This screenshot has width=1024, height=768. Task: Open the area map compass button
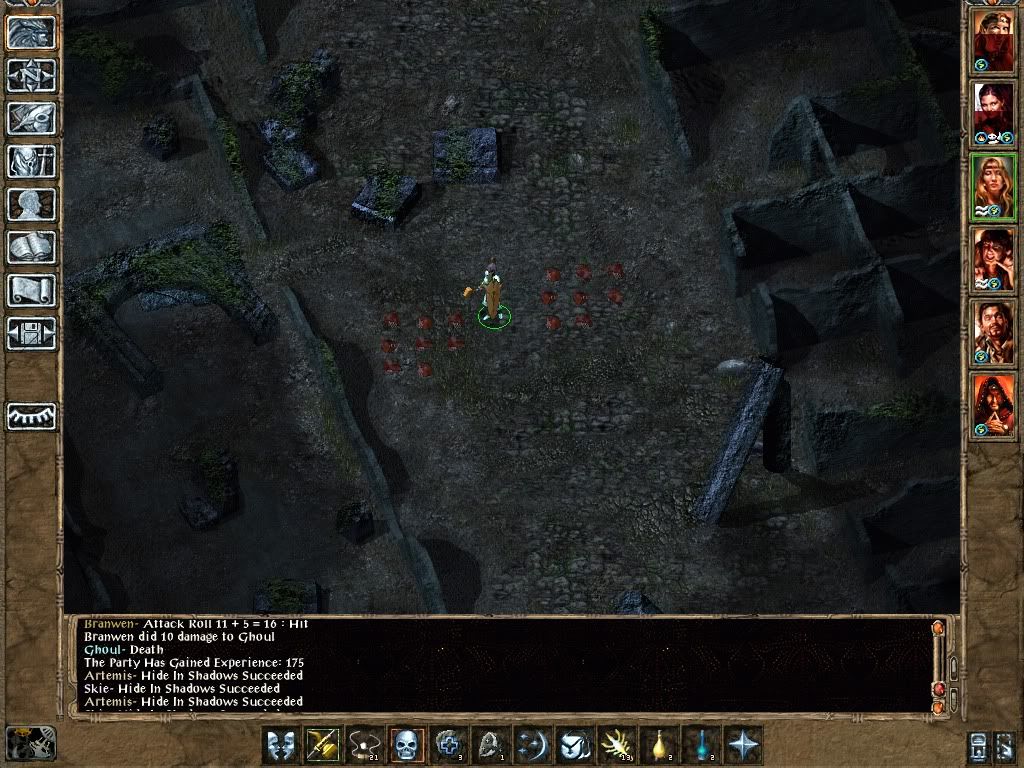click(x=31, y=75)
